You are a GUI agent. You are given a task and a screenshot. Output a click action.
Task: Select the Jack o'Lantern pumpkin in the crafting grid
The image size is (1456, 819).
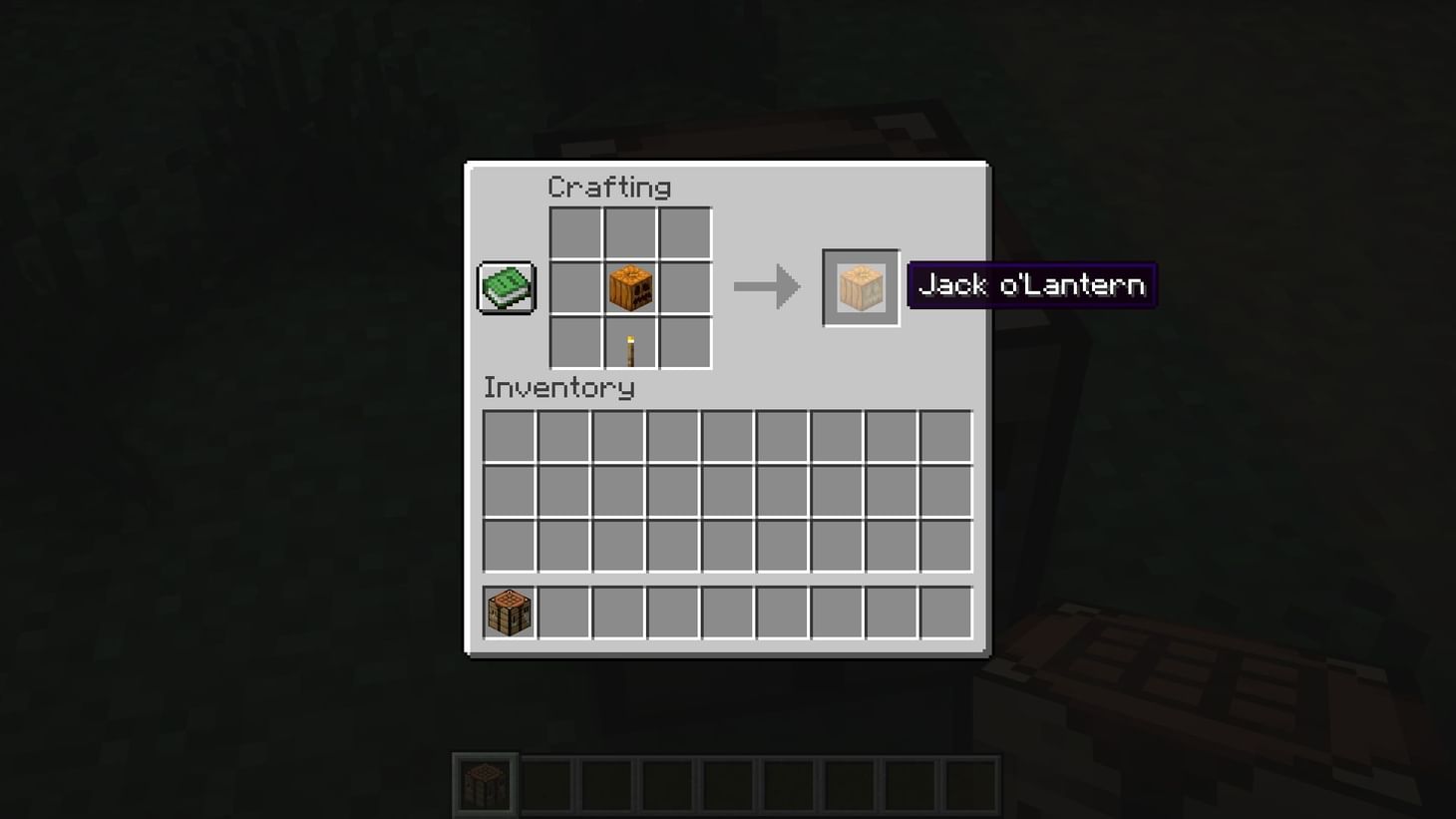[x=630, y=286]
